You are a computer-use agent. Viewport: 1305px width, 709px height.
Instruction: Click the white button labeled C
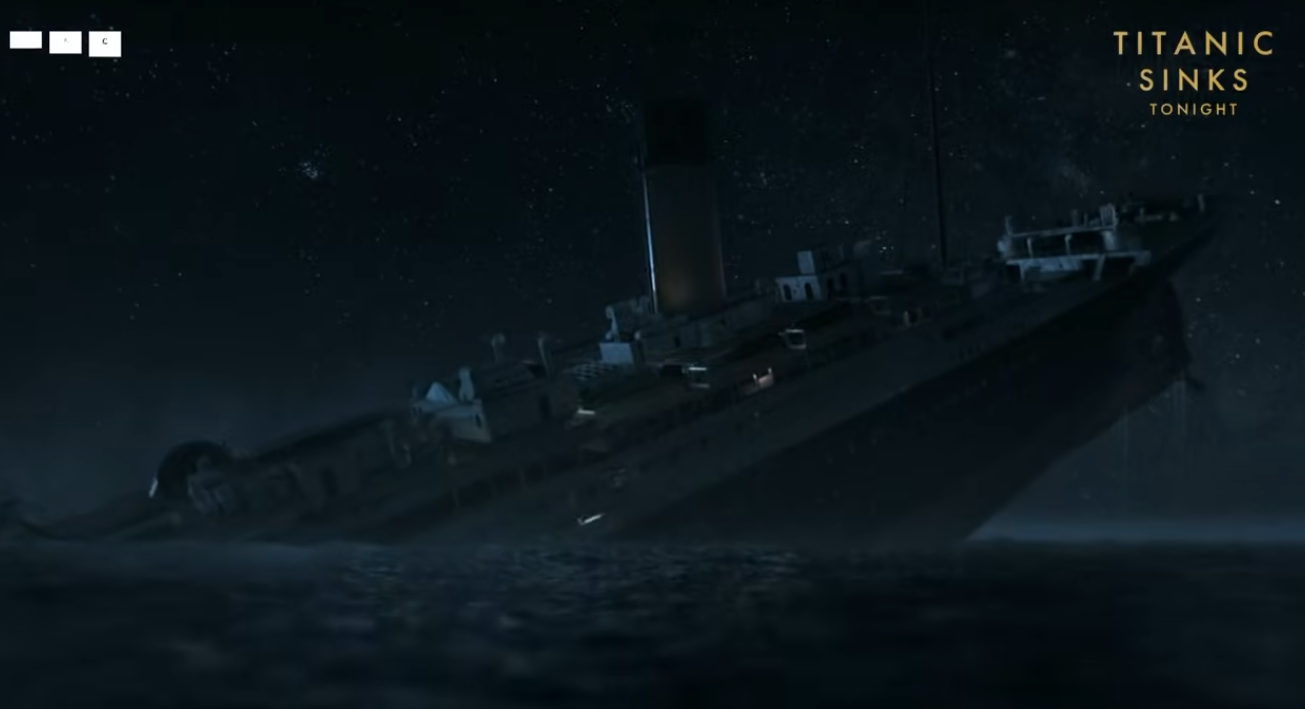[105, 43]
